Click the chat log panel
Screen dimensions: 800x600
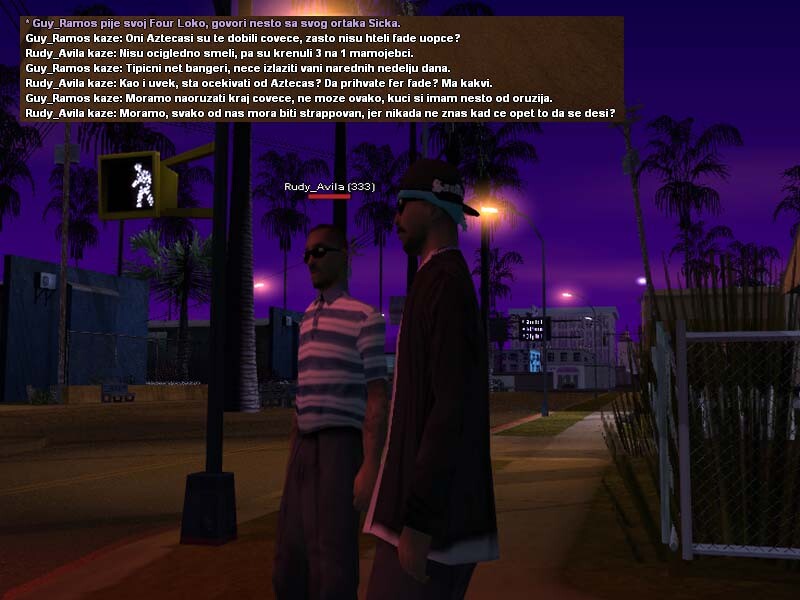pos(322,68)
